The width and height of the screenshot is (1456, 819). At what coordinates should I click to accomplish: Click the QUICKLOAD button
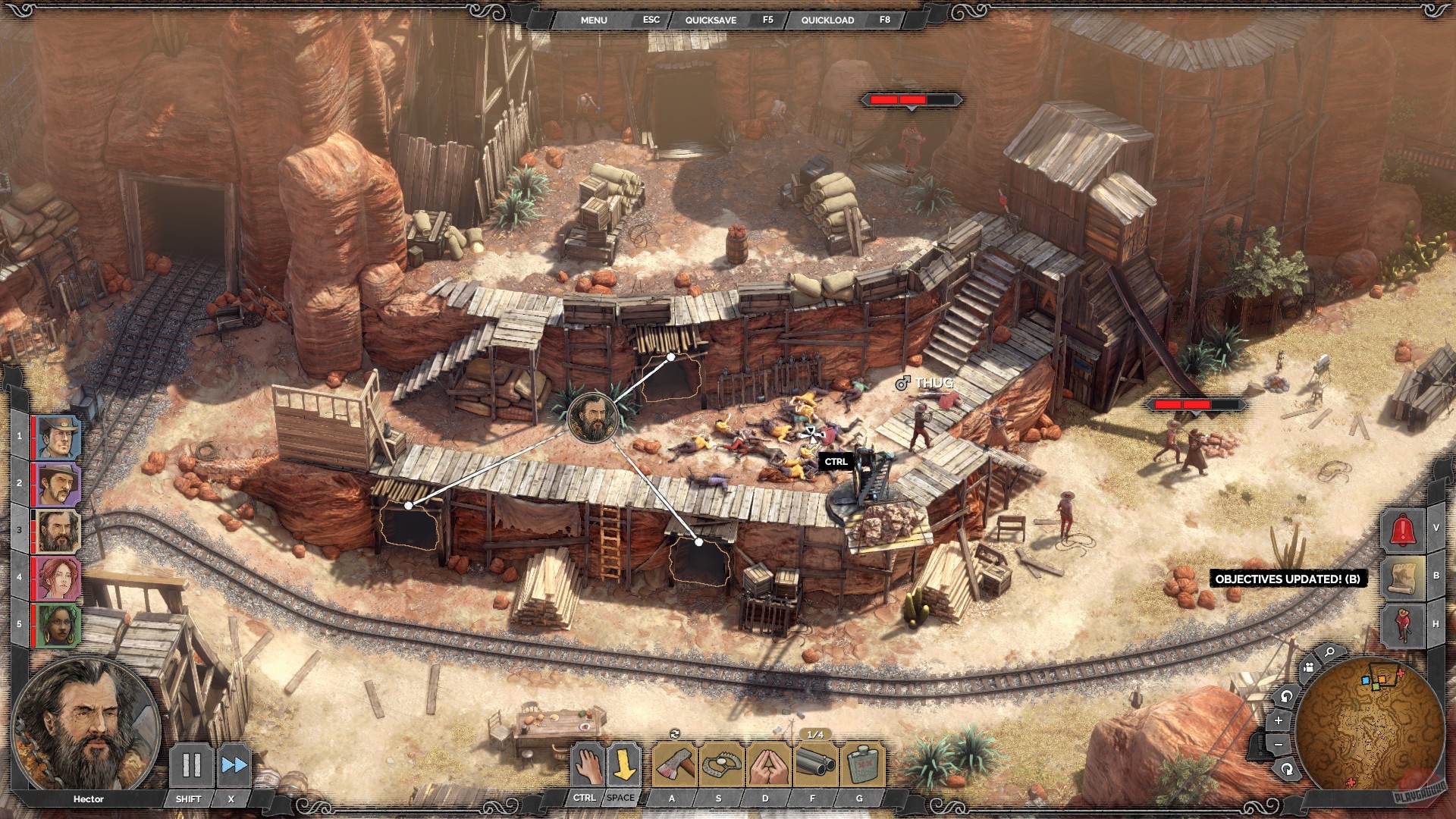(827, 20)
